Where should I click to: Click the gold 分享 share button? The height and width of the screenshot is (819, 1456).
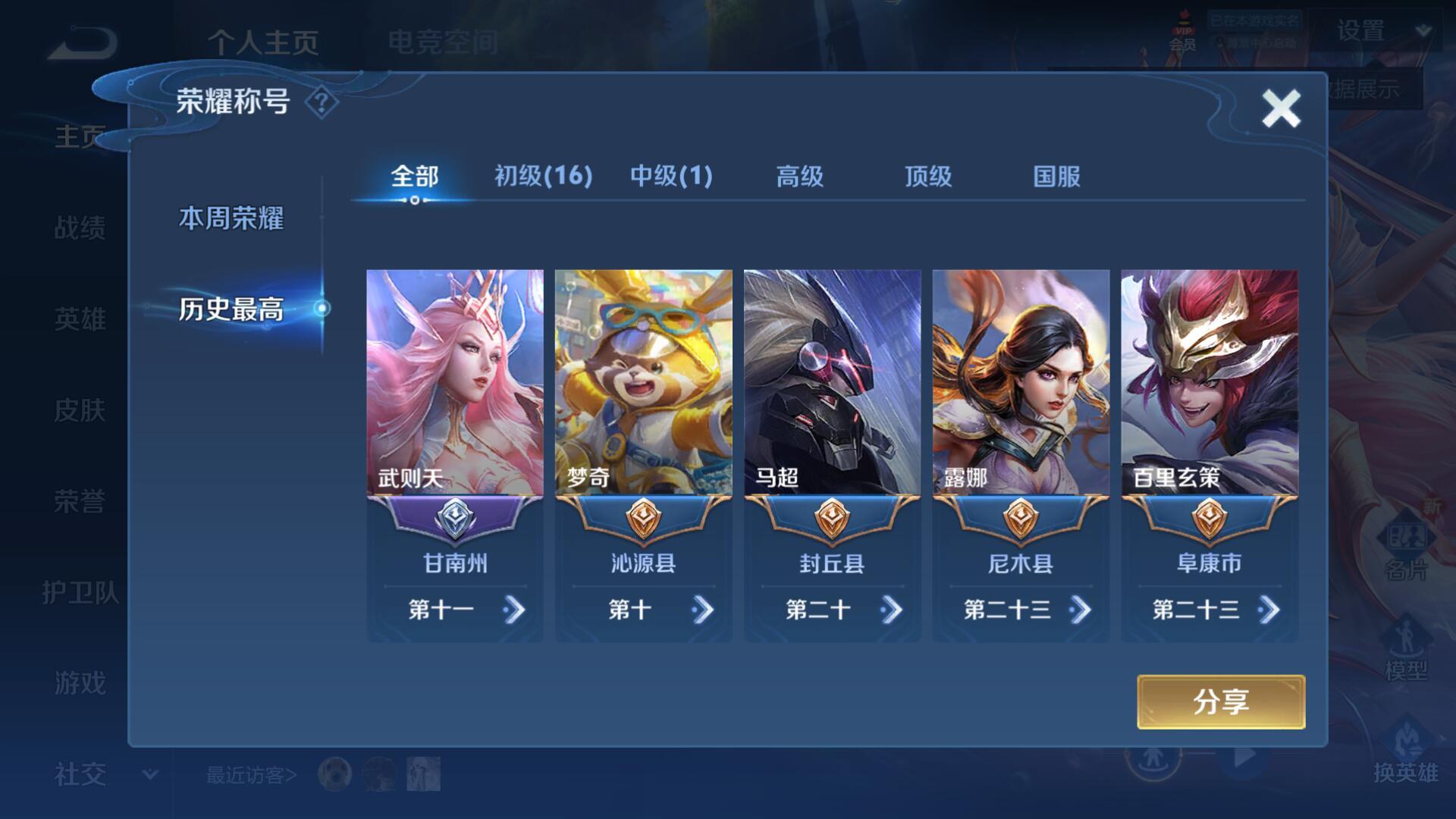tap(1221, 702)
